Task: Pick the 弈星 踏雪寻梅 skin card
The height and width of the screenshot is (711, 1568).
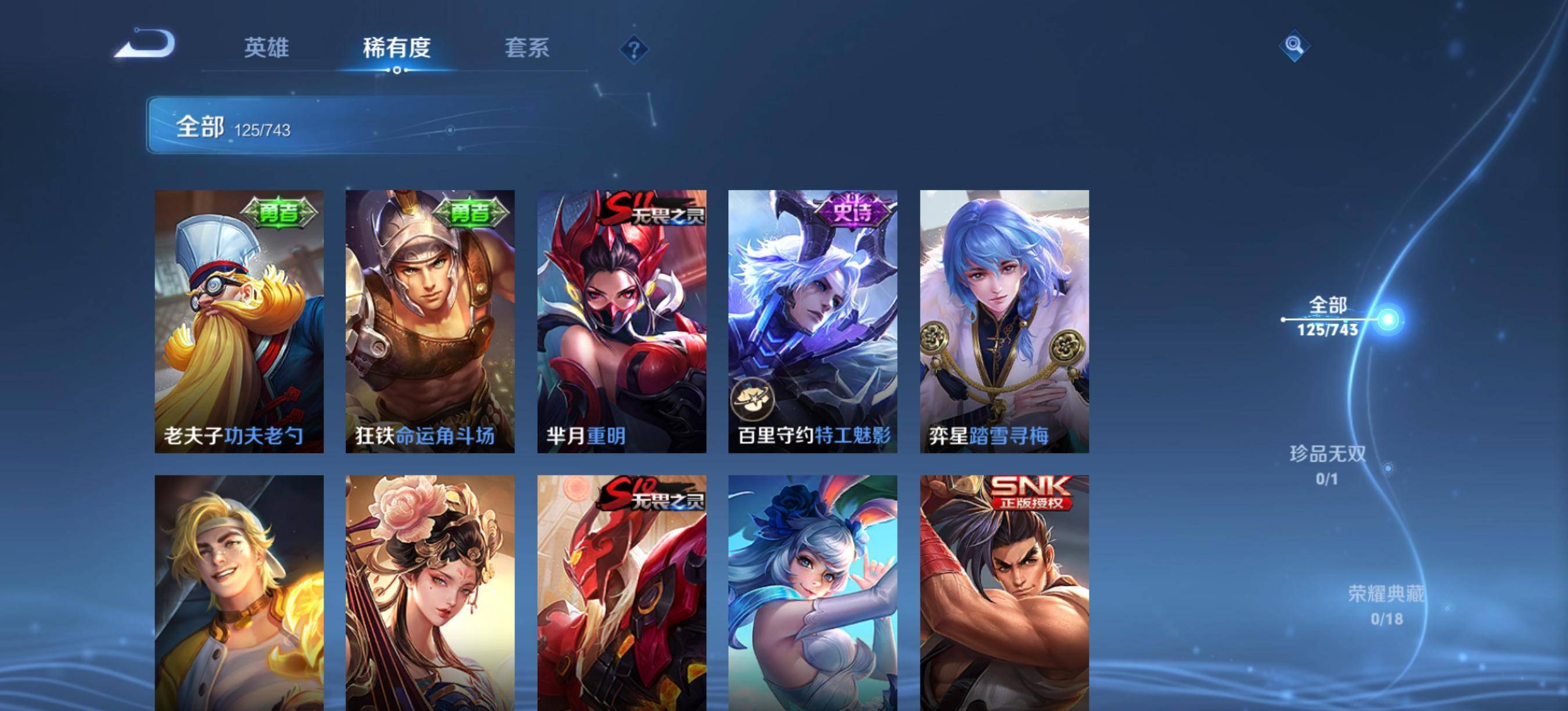Action: (x=1004, y=321)
